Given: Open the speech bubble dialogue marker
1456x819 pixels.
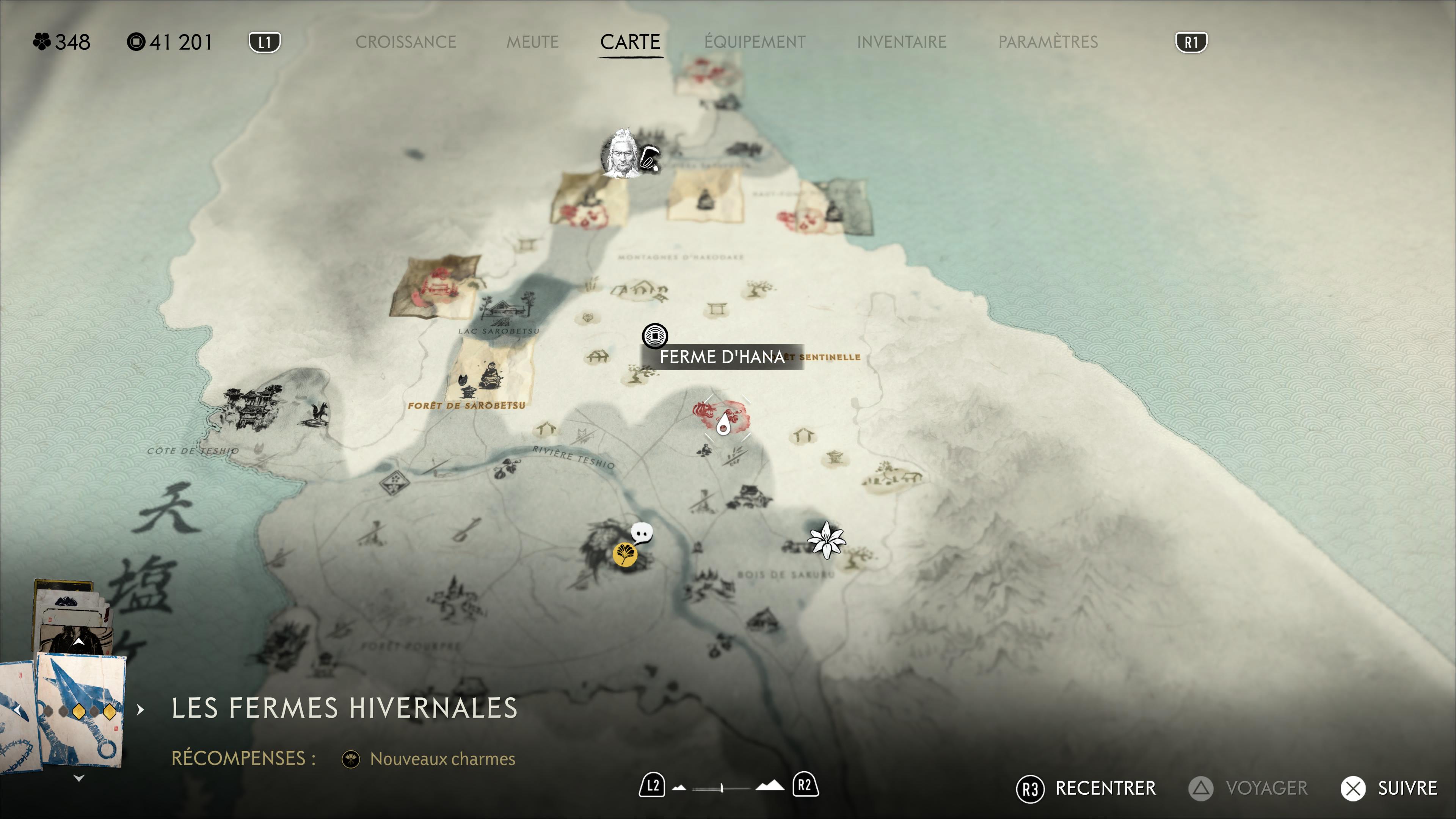Looking at the screenshot, I should (642, 532).
